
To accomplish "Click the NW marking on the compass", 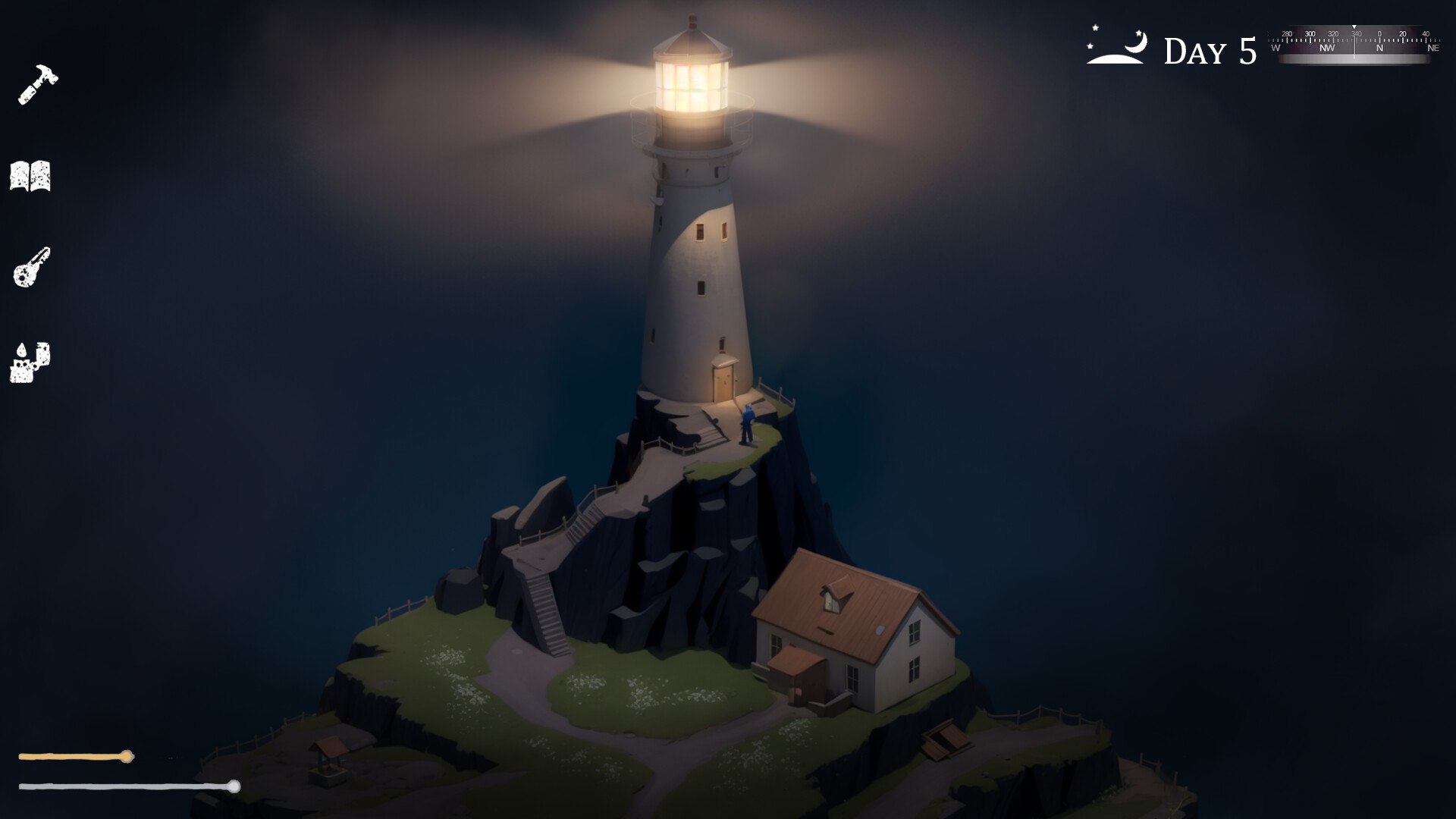I will point(1327,48).
